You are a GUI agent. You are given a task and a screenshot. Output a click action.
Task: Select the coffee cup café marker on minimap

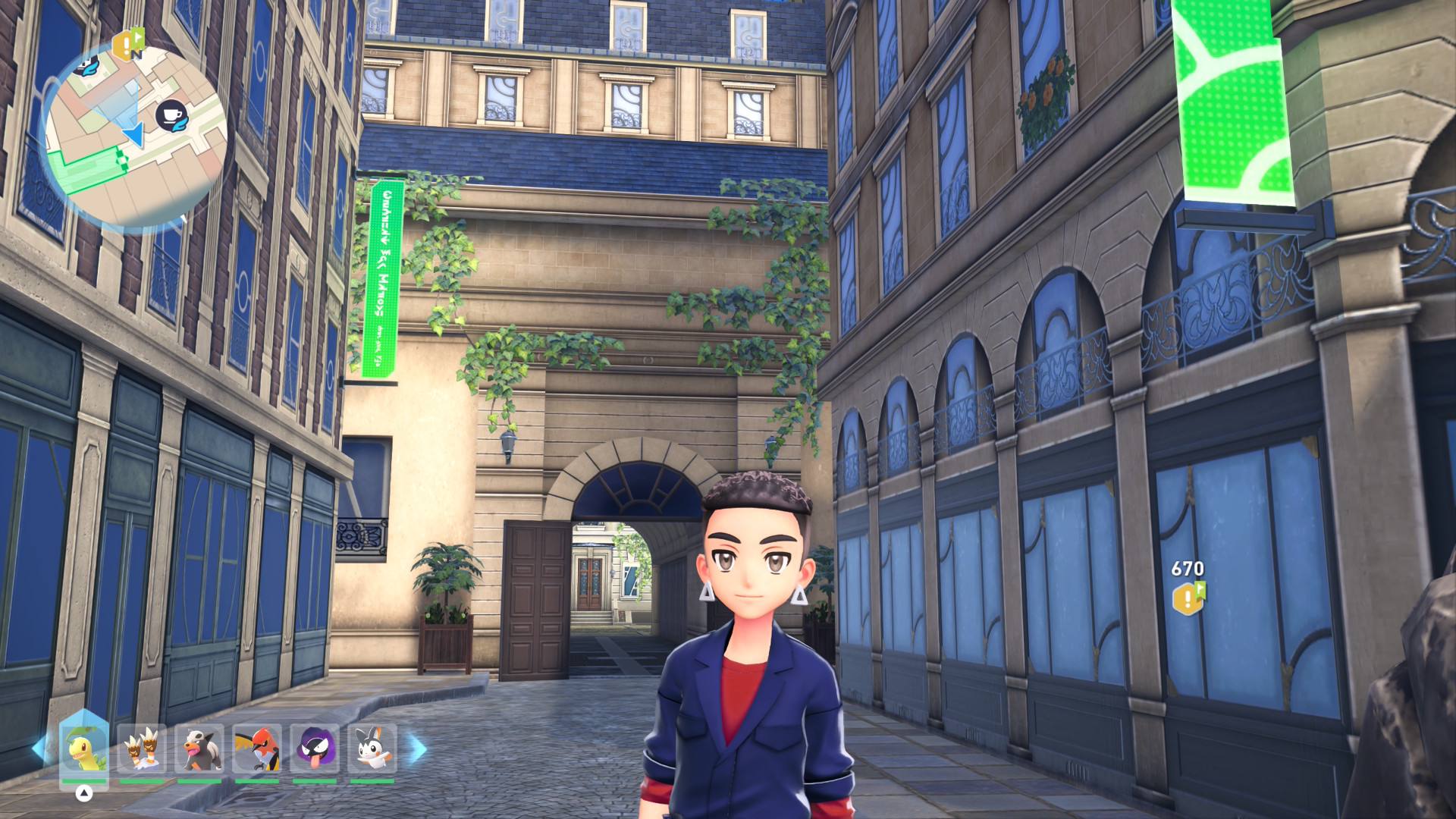(168, 115)
